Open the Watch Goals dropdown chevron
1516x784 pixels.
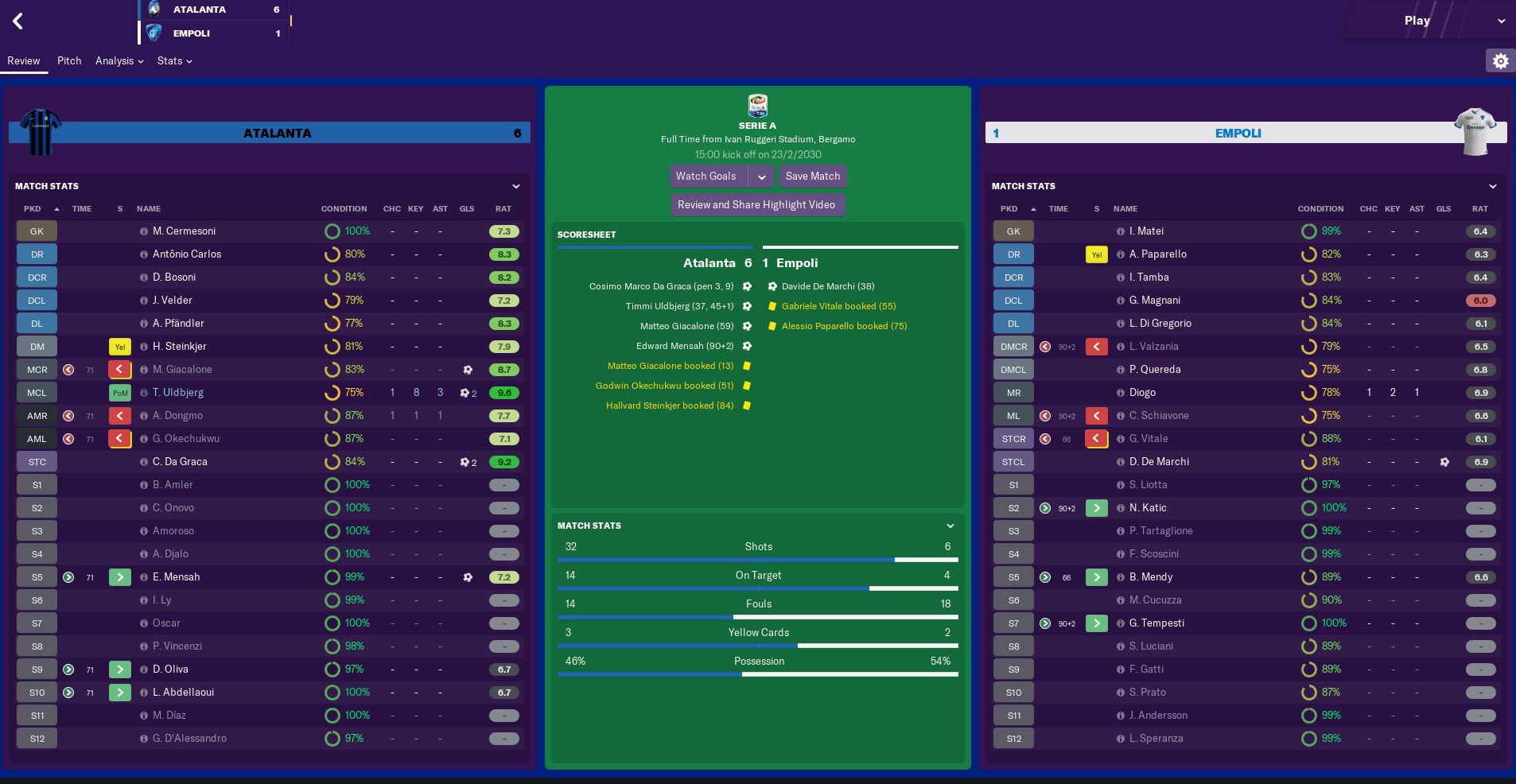763,176
